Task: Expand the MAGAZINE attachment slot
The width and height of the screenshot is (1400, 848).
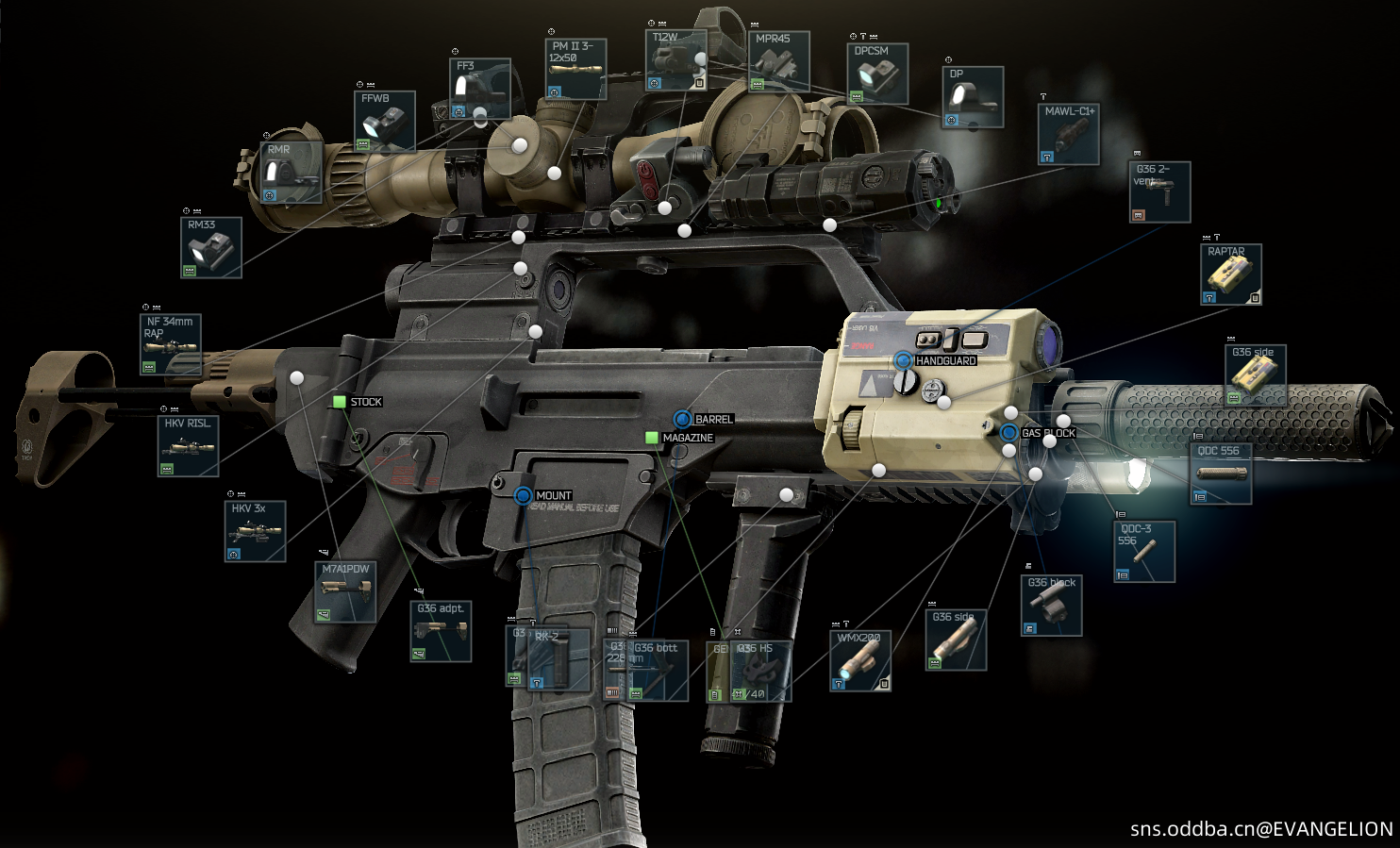Action: [x=651, y=438]
